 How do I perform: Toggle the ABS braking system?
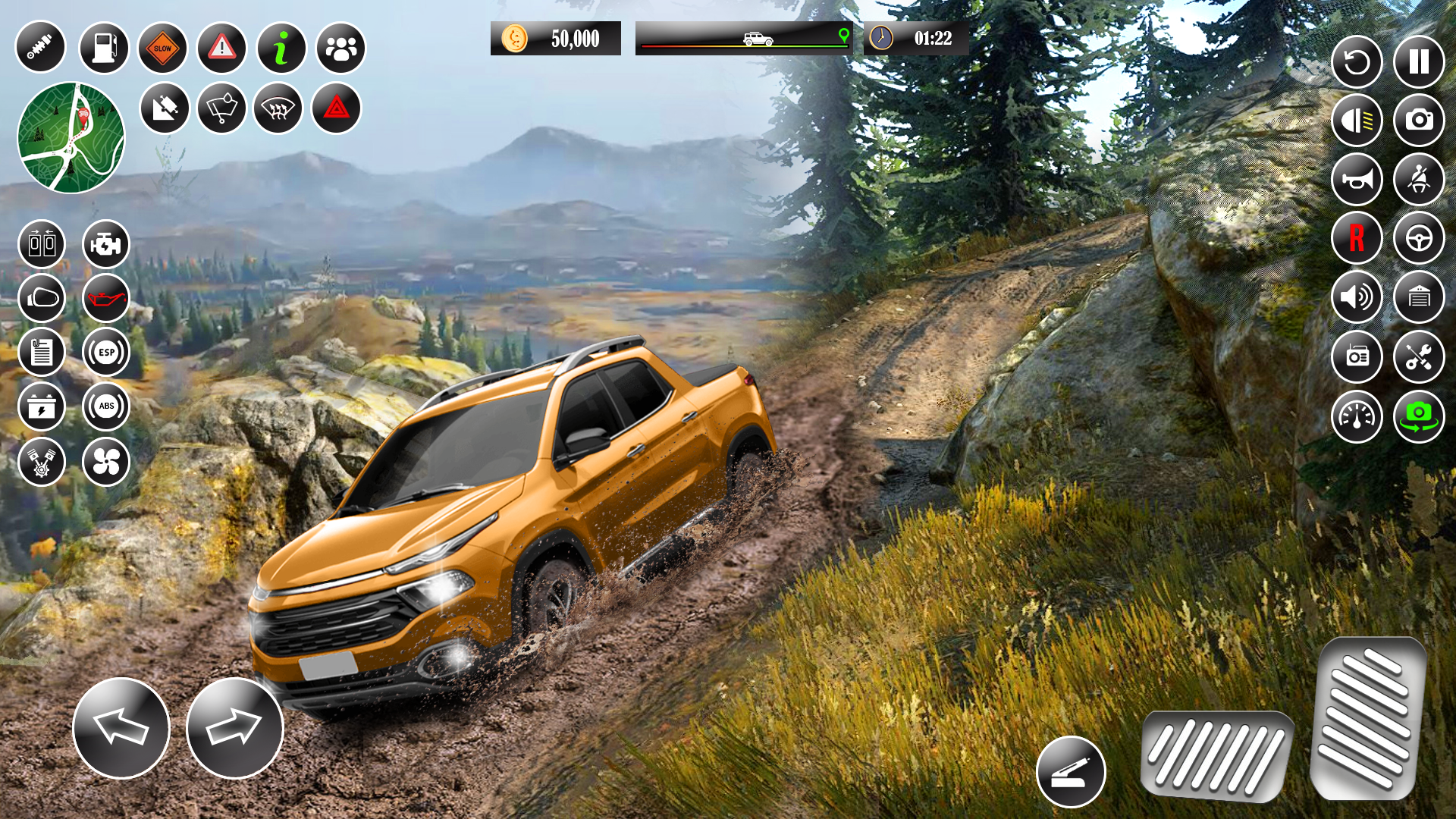click(x=106, y=407)
